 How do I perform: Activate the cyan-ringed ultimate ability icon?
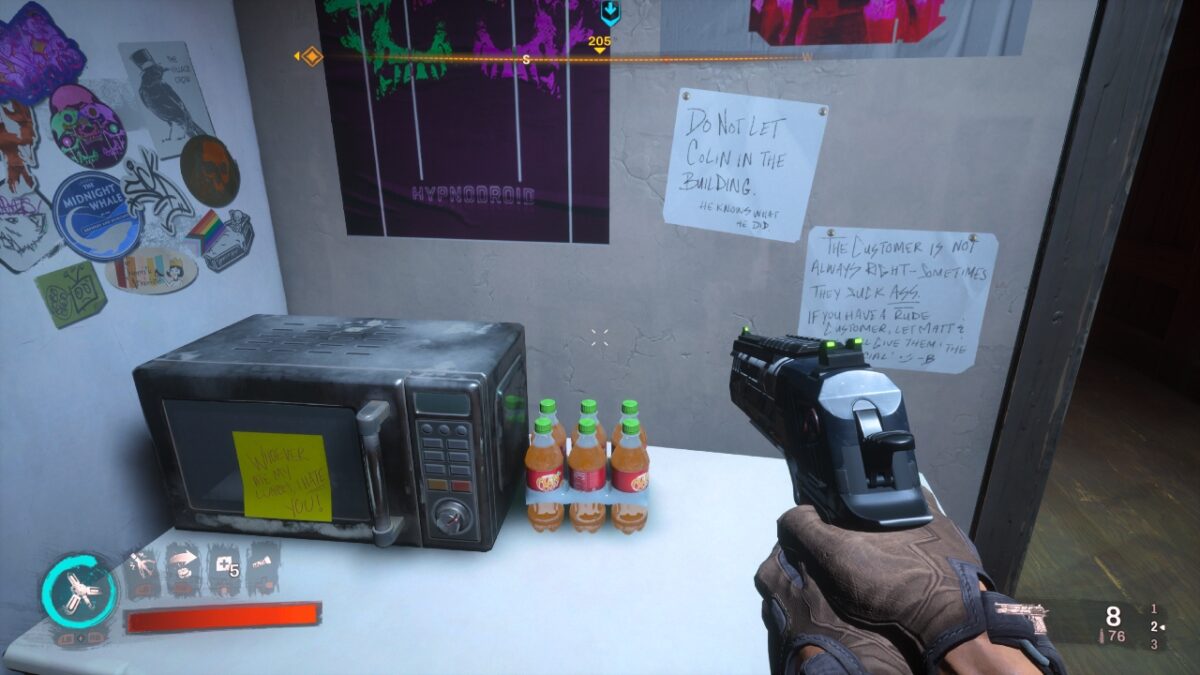(79, 592)
